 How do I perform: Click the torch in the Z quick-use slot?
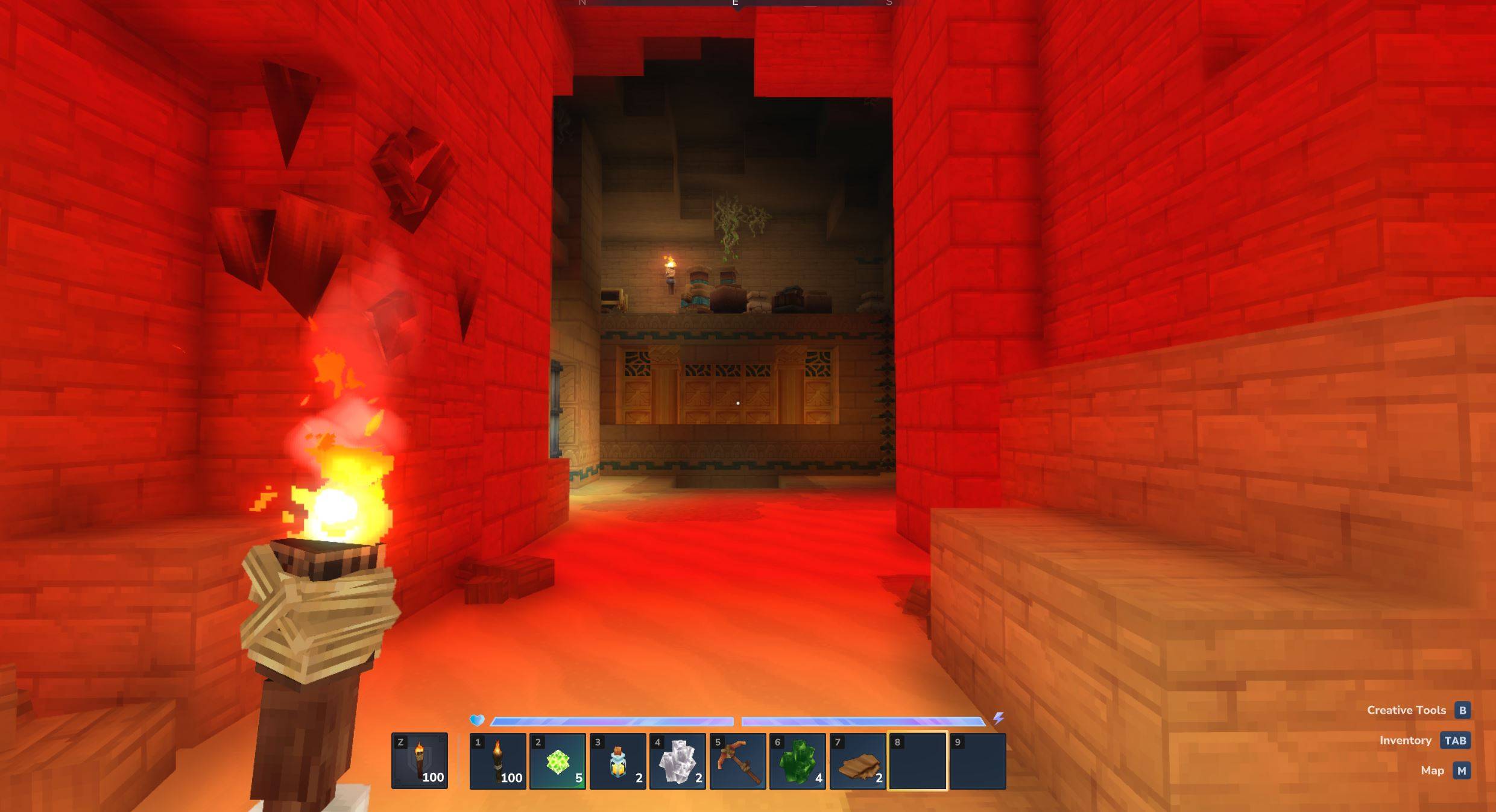(x=419, y=761)
